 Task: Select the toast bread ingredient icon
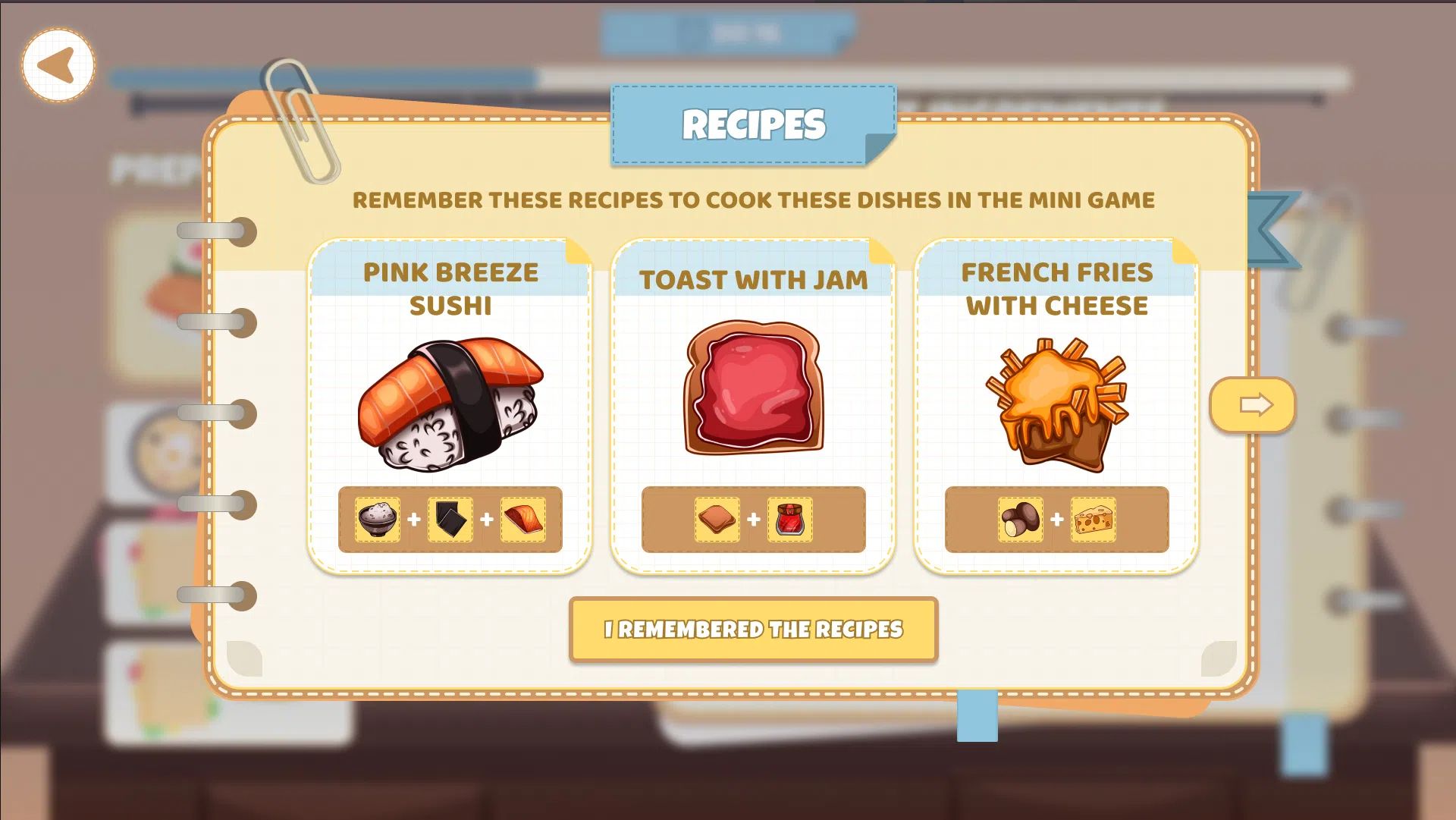[717, 520]
